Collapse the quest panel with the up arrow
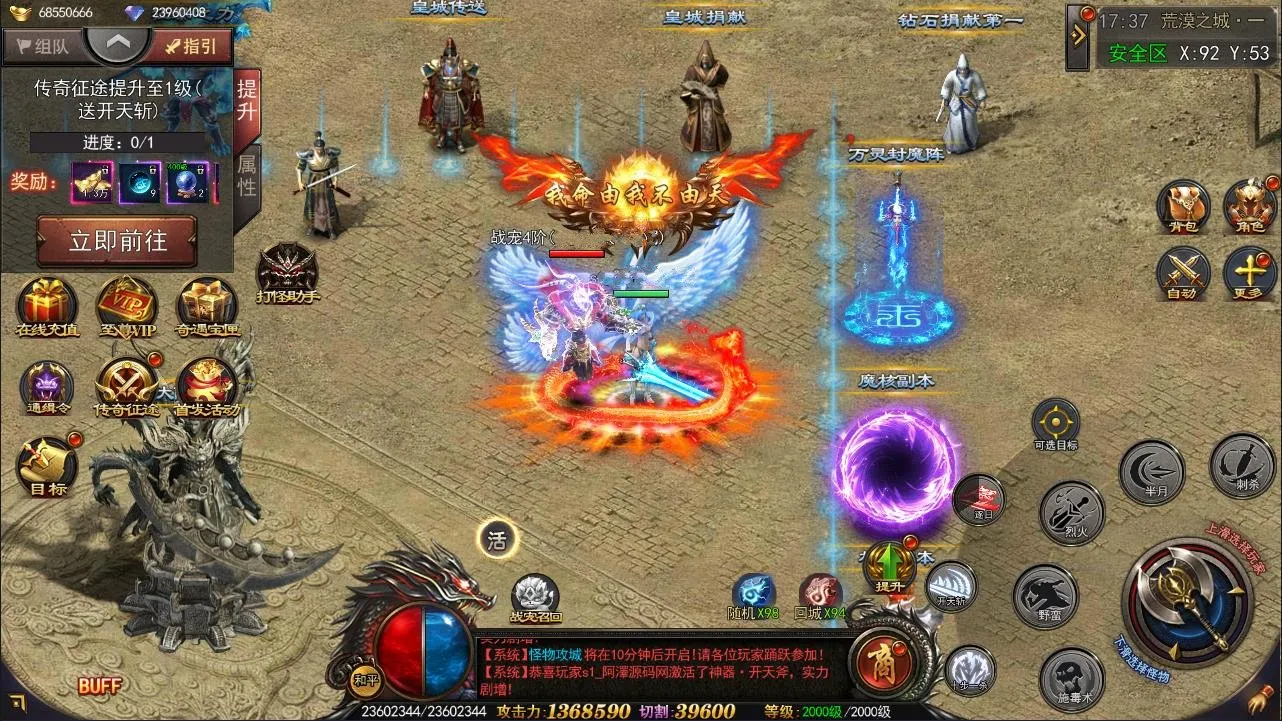1282x721 pixels. point(118,43)
